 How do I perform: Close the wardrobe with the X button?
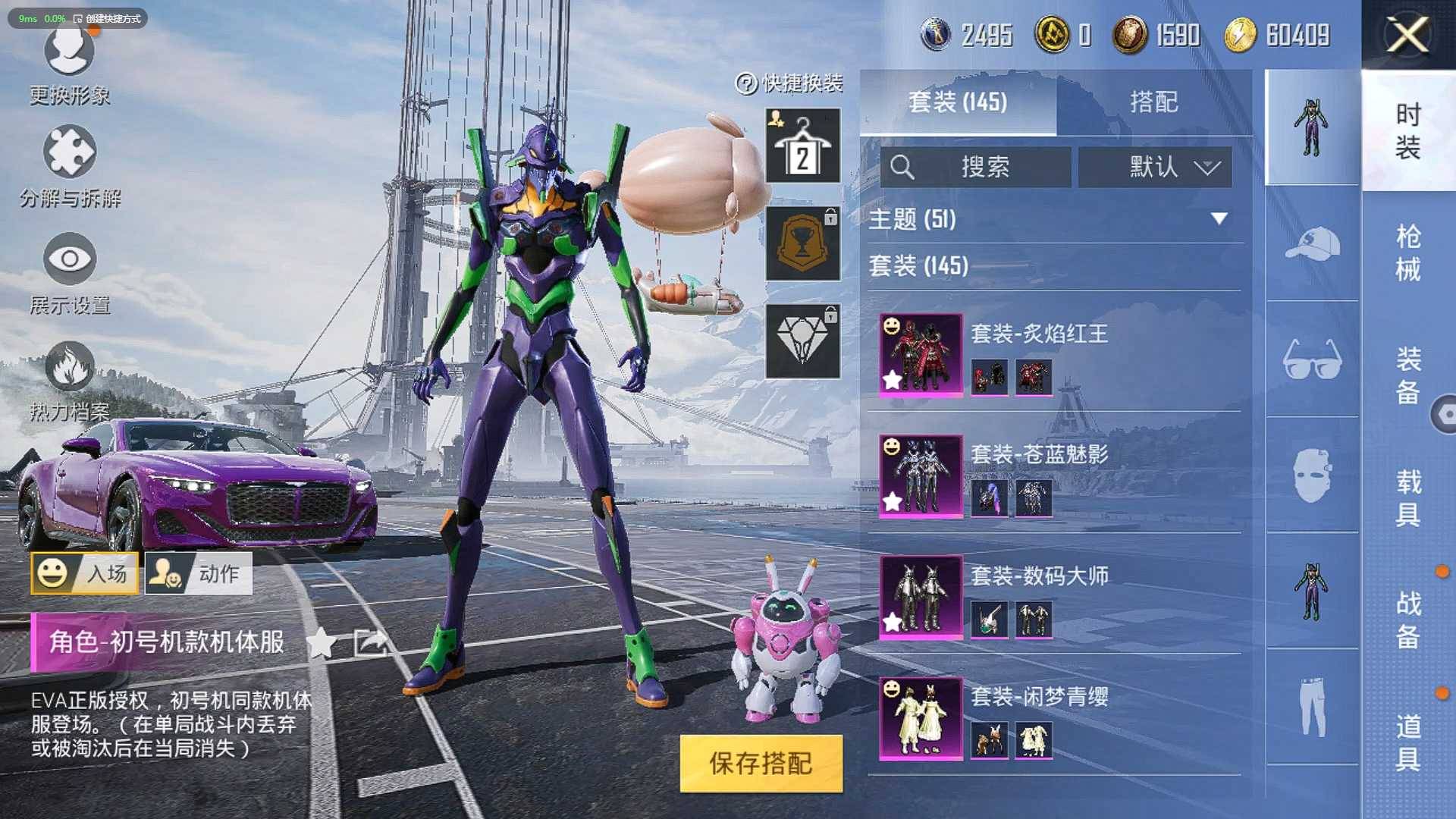click(1407, 35)
